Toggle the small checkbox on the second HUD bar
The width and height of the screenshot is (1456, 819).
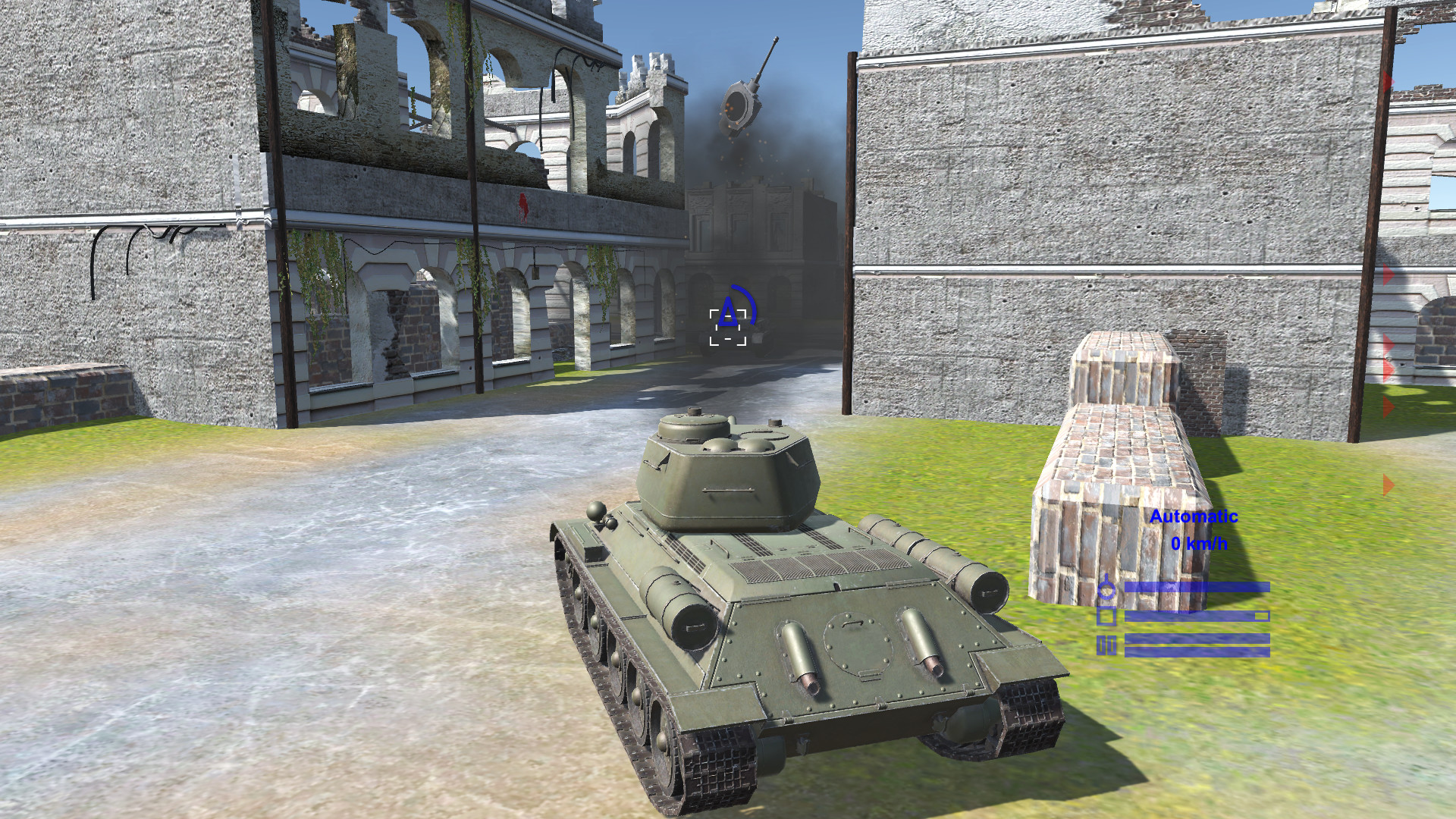[1261, 615]
